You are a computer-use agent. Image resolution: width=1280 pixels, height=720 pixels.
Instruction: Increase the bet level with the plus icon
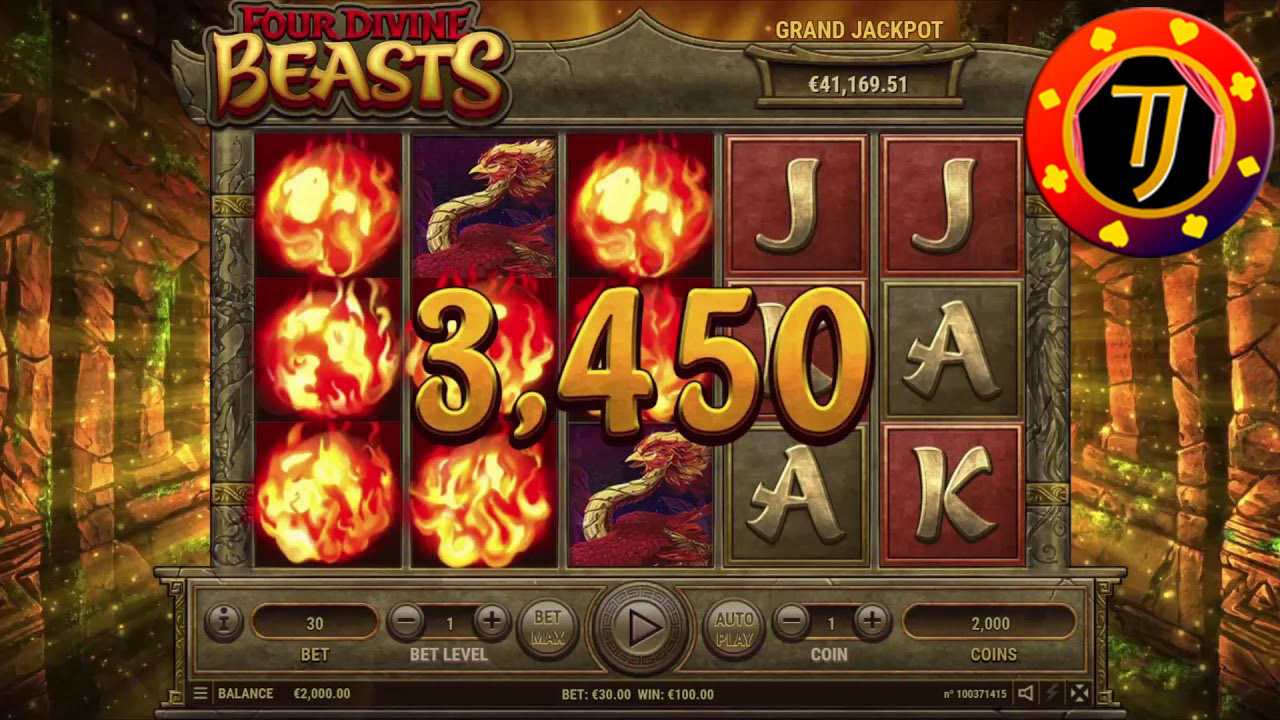[490, 623]
